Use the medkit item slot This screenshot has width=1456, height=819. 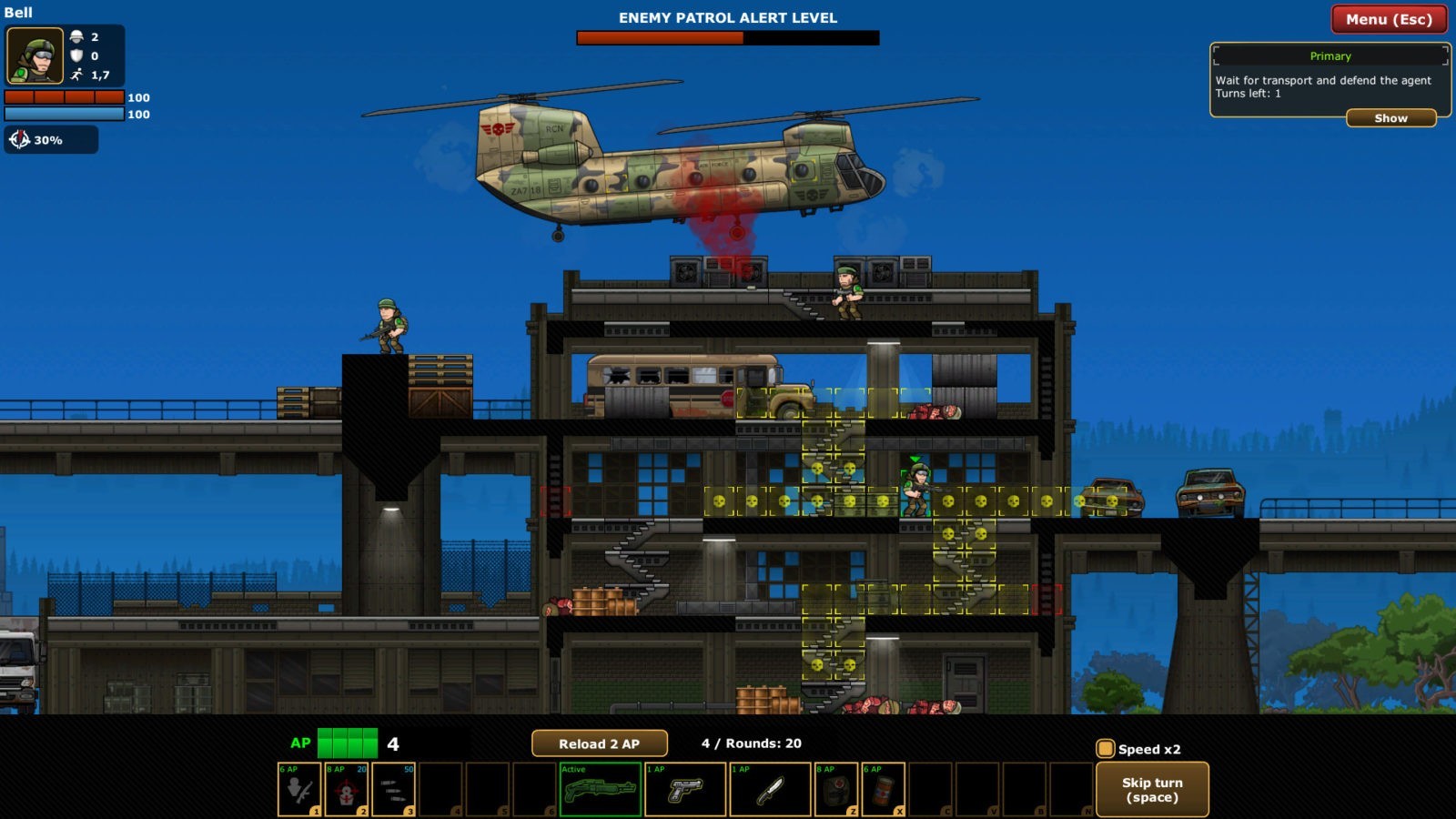tap(836, 790)
